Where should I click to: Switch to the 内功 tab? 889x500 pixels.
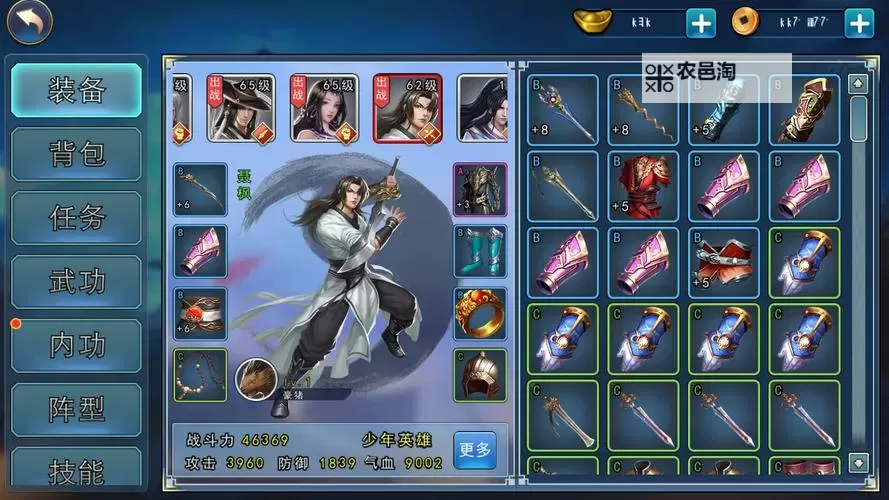click(77, 345)
